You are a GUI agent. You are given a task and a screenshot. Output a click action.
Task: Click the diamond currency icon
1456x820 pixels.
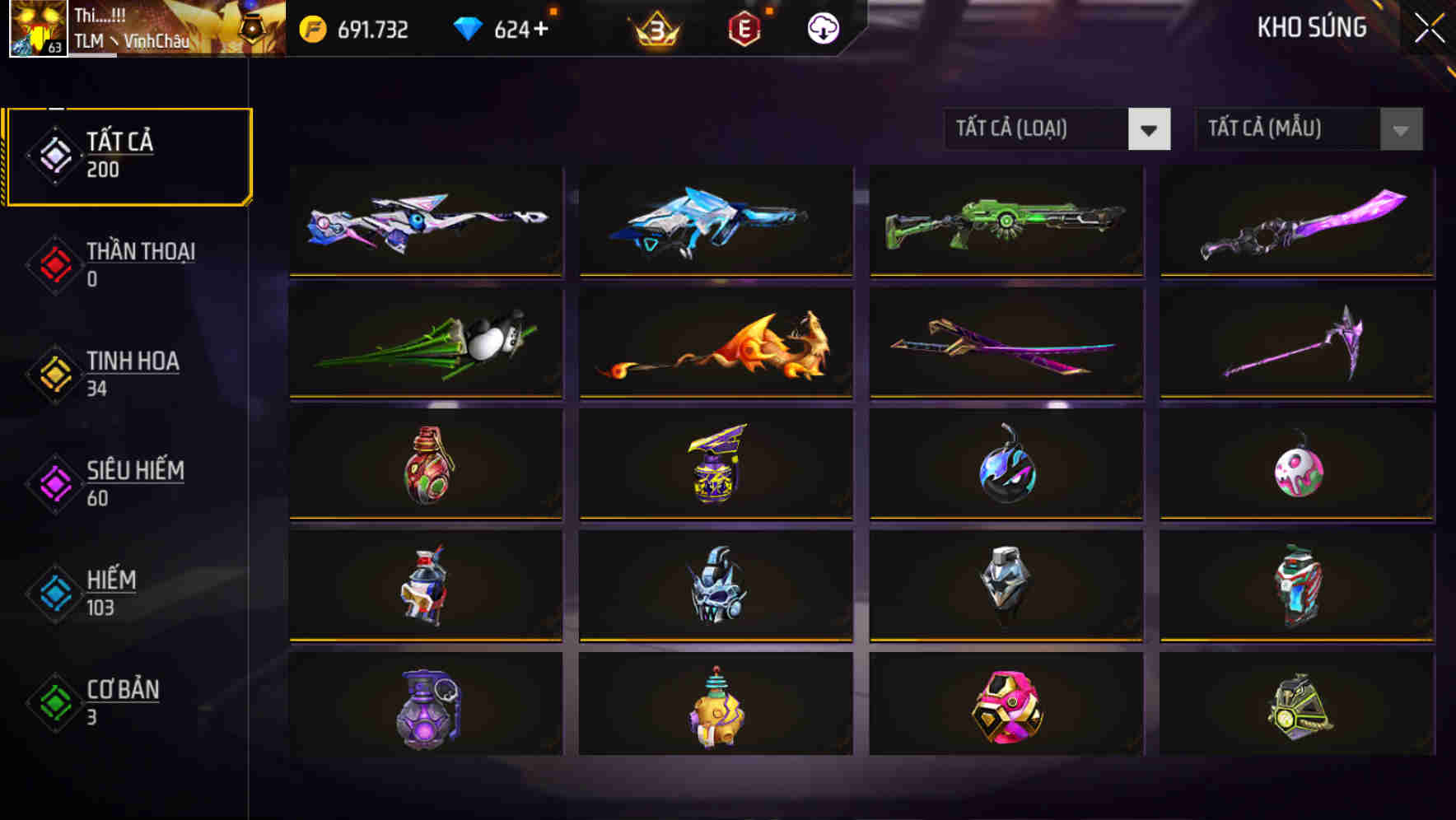[x=469, y=27]
